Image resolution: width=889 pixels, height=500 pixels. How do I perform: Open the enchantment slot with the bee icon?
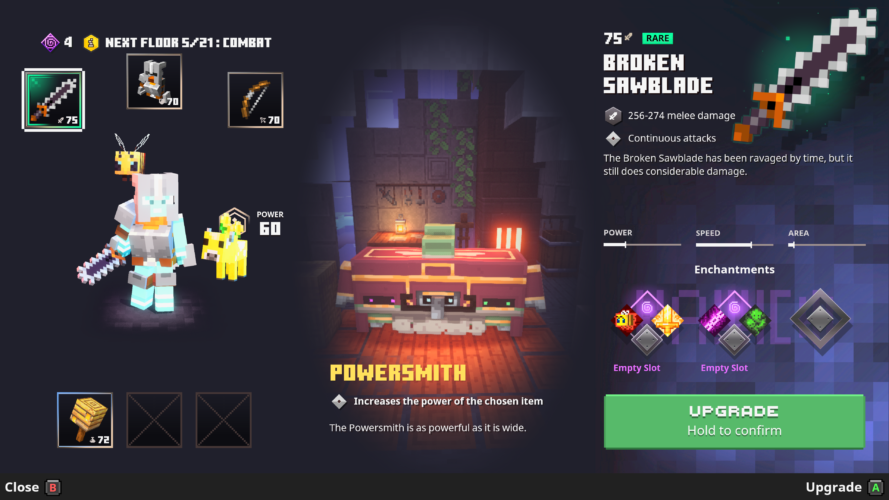625,320
